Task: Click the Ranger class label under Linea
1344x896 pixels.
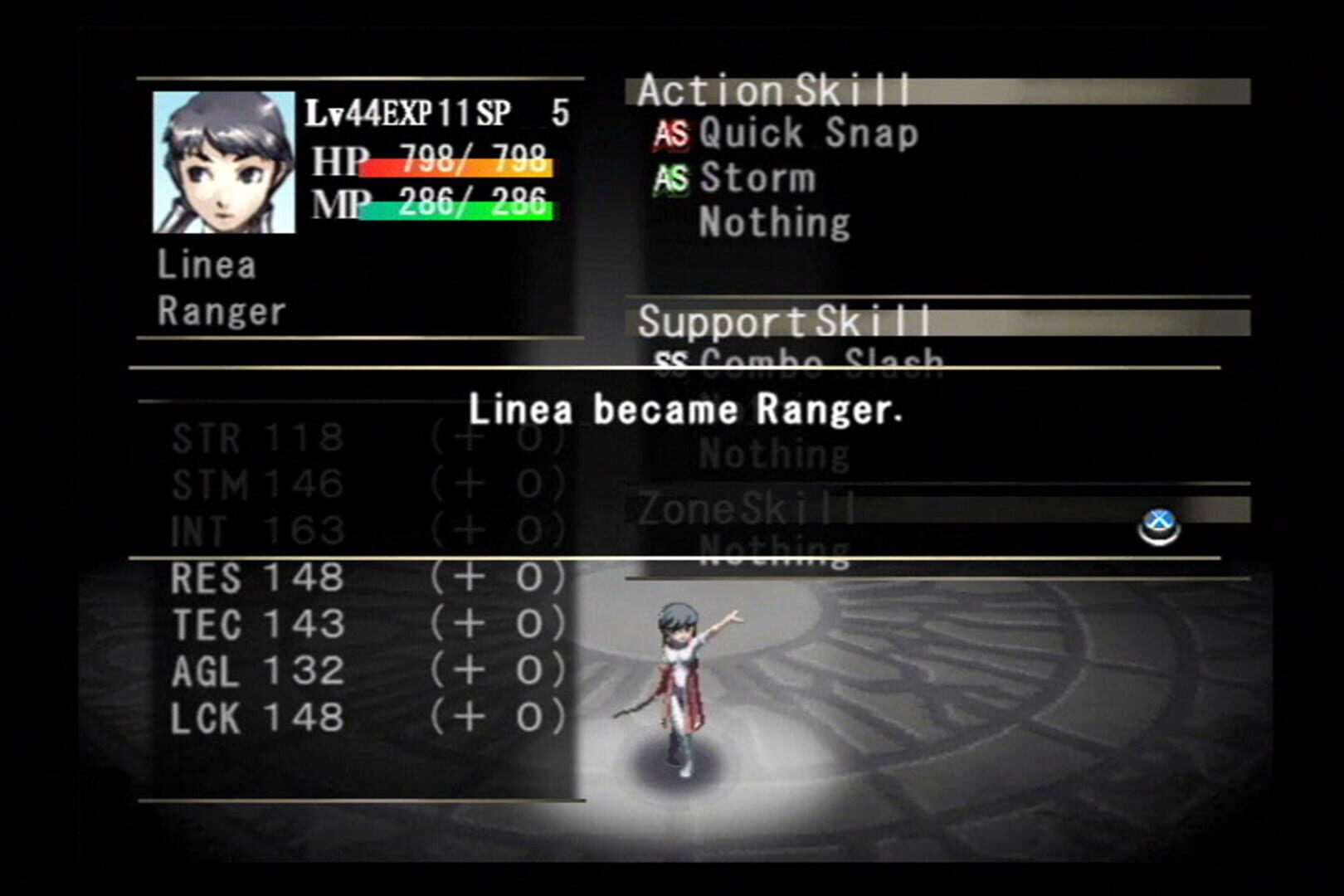Action: coord(222,314)
